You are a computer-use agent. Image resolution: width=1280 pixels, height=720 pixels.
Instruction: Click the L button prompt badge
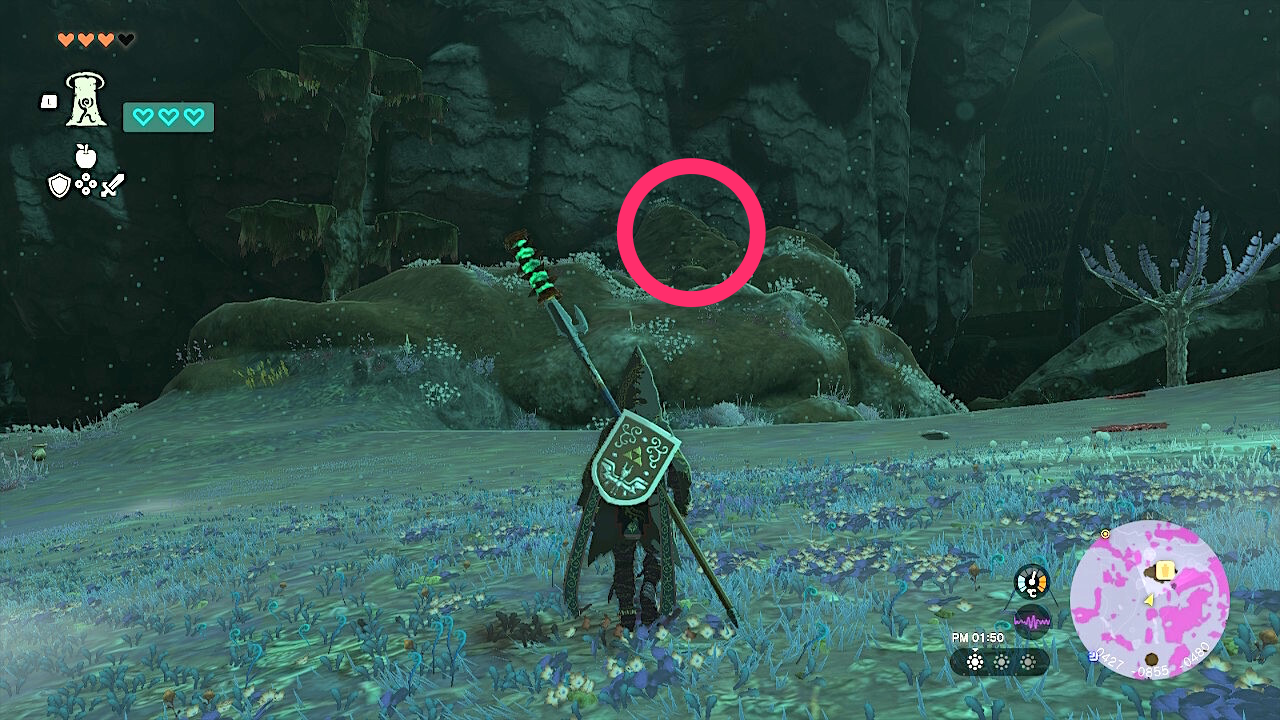pos(48,100)
